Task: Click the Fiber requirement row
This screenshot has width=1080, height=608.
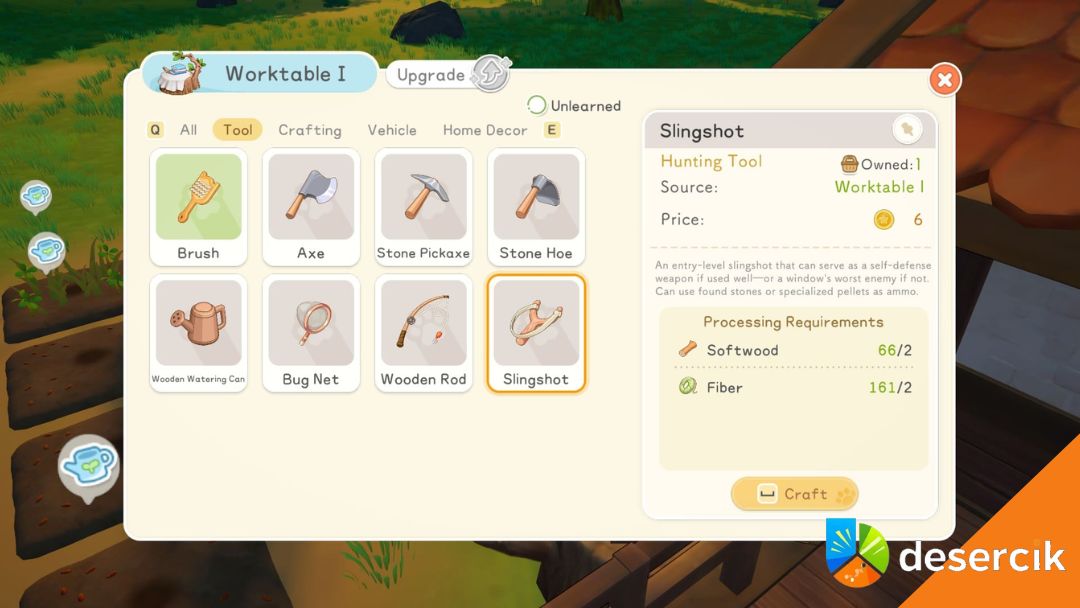Action: pos(794,387)
